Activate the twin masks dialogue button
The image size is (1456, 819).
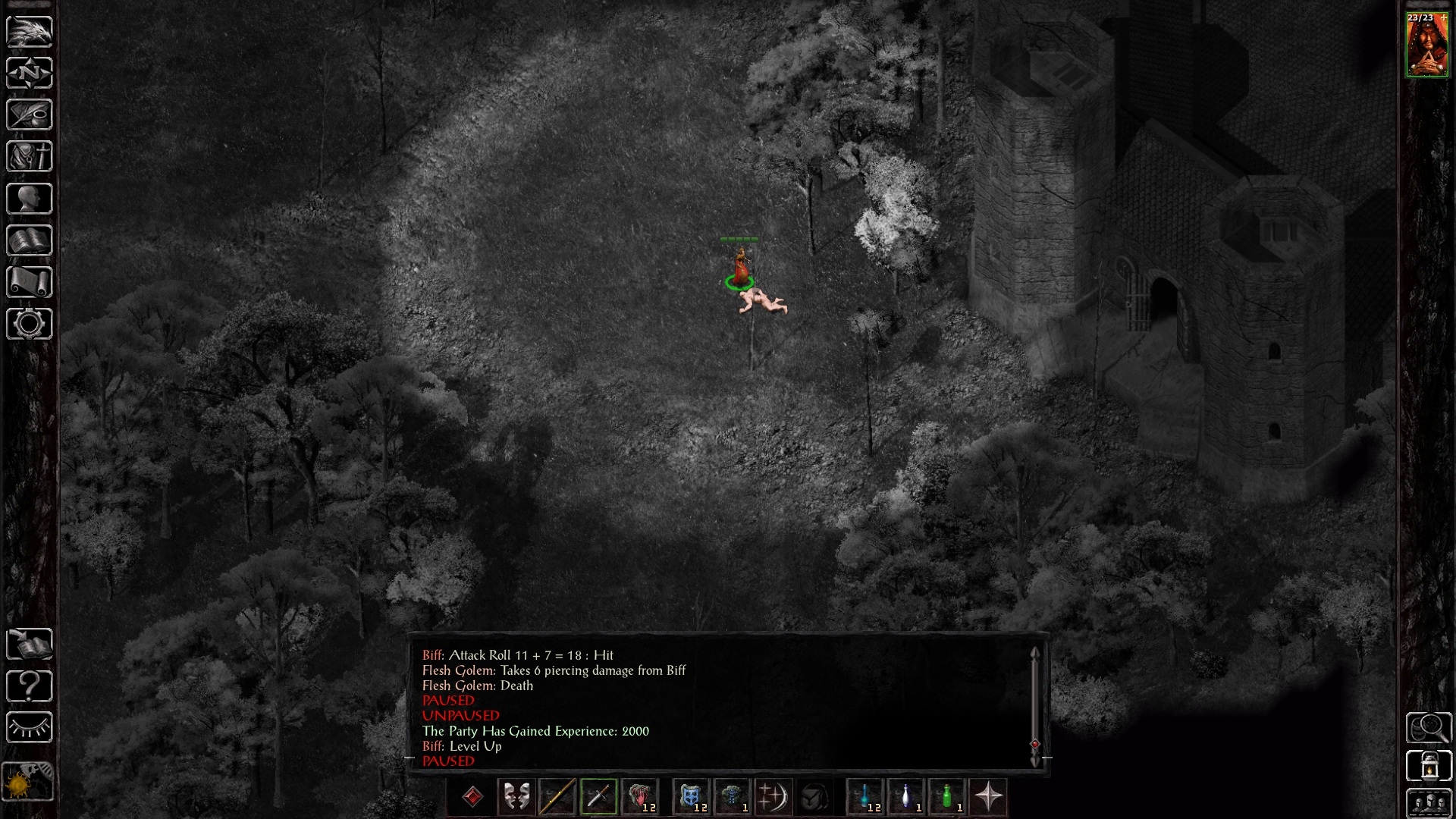pyautogui.click(x=516, y=797)
